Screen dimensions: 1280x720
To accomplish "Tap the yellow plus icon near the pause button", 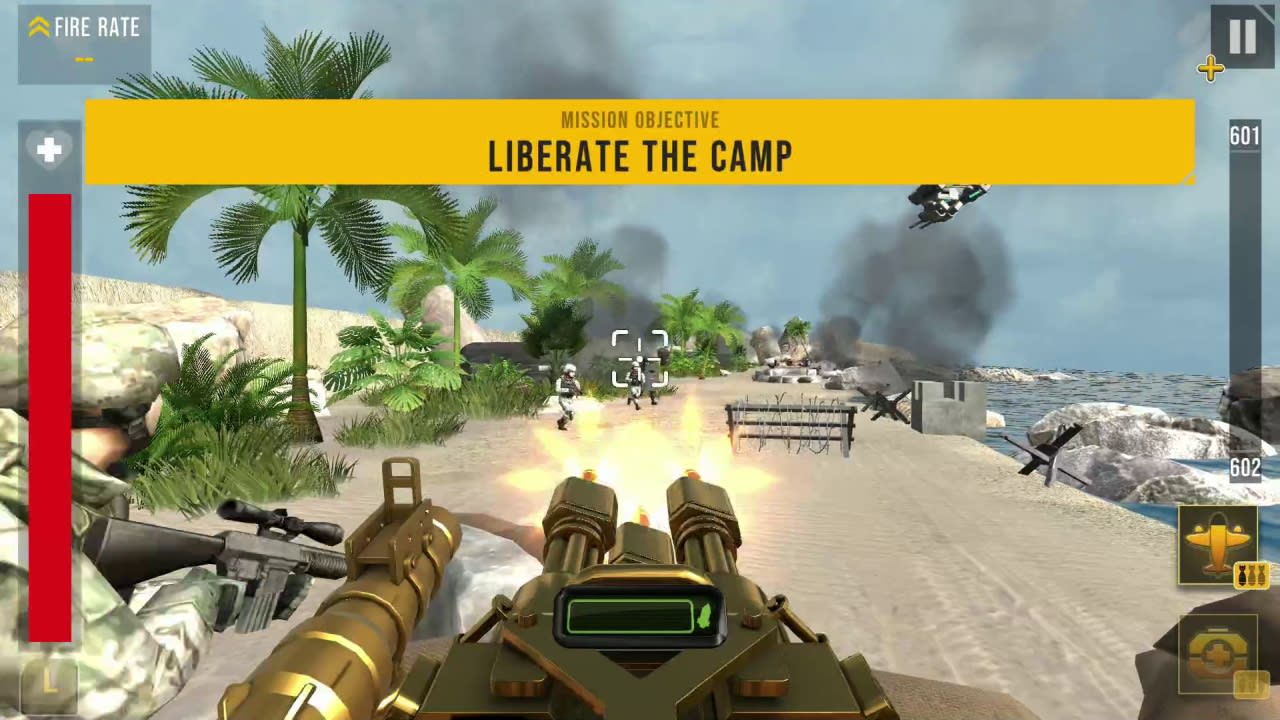I will click(x=1211, y=69).
